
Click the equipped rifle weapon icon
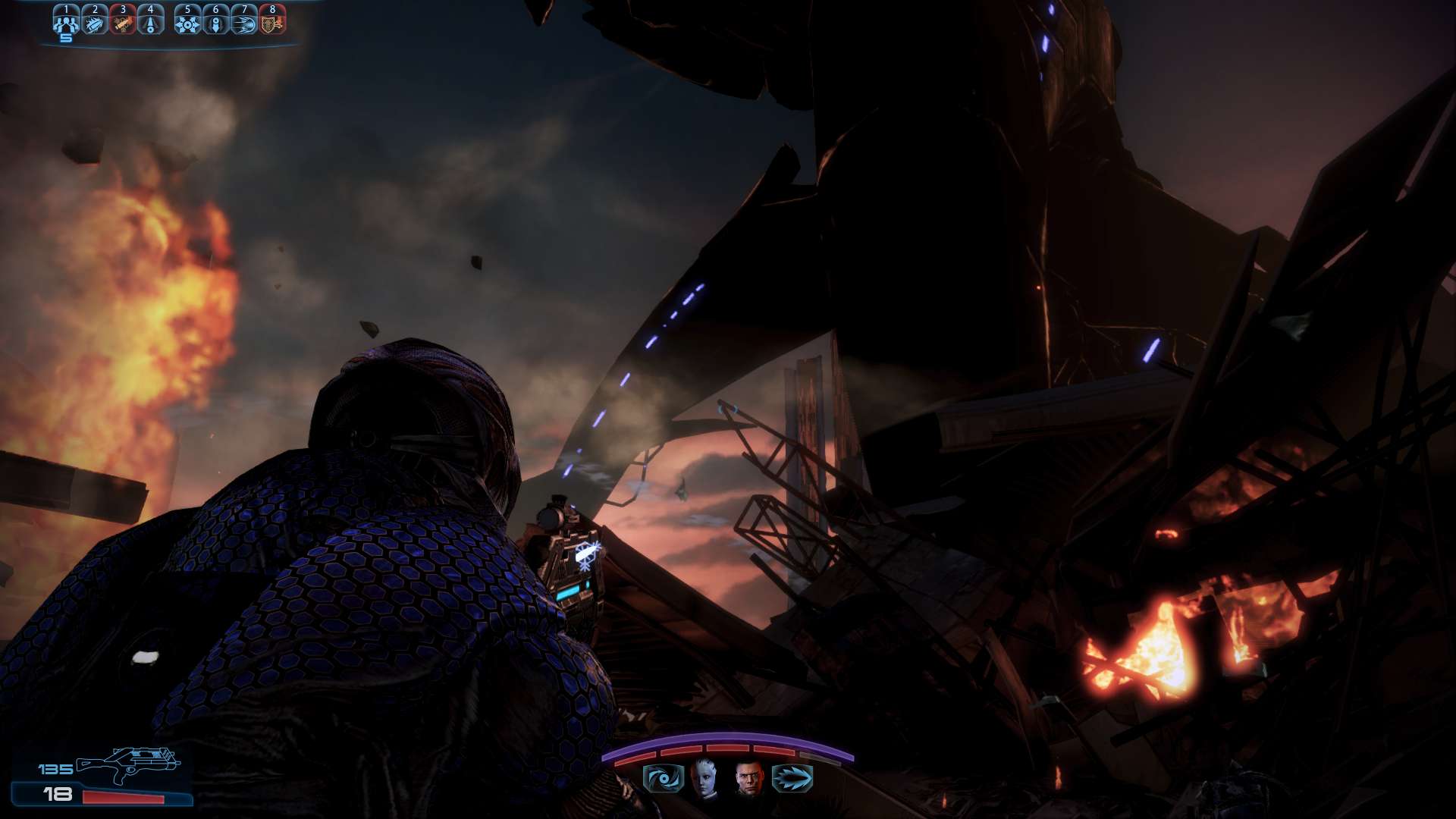click(129, 764)
